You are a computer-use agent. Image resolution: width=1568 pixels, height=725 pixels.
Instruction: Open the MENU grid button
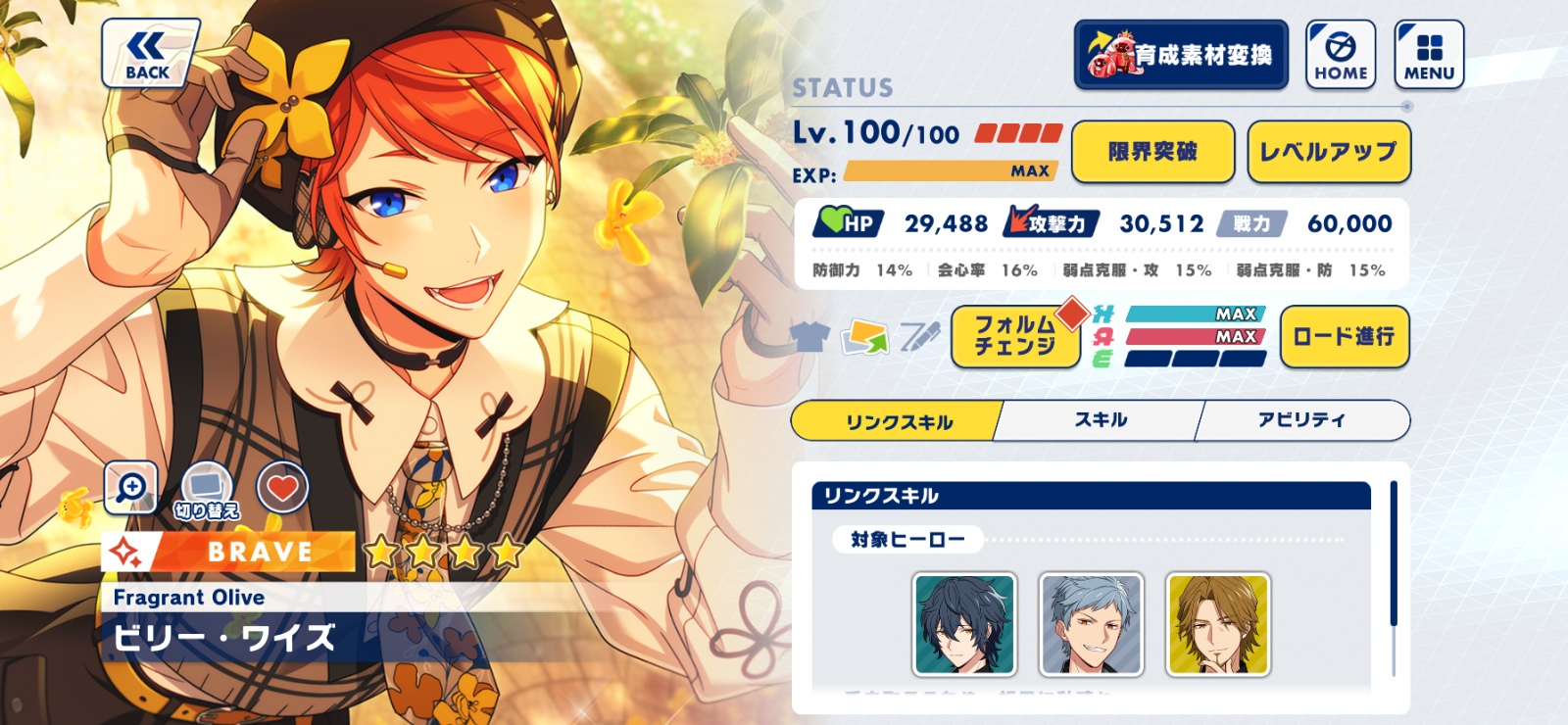(1429, 55)
